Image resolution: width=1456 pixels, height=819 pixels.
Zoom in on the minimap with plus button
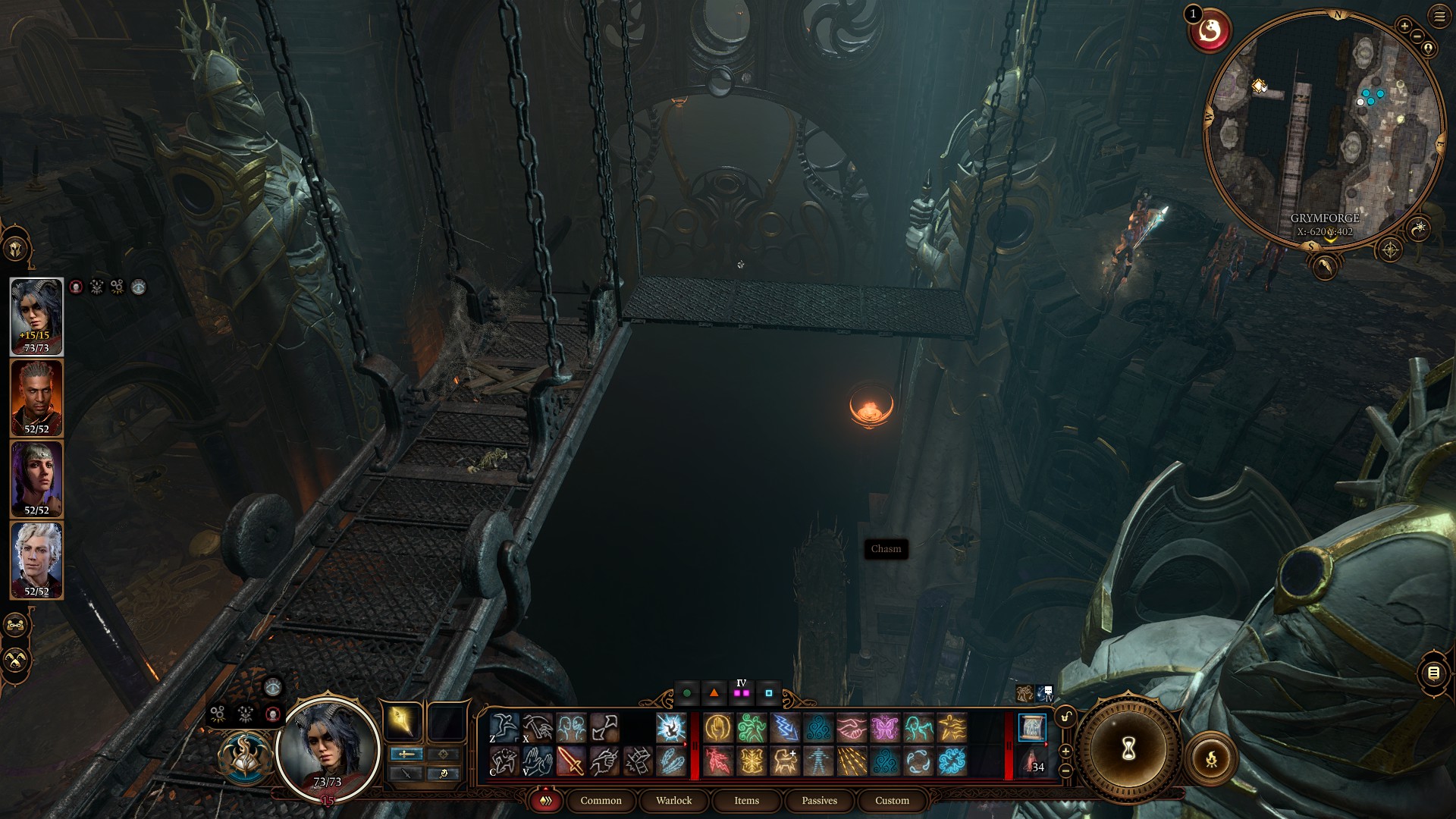tap(1404, 25)
